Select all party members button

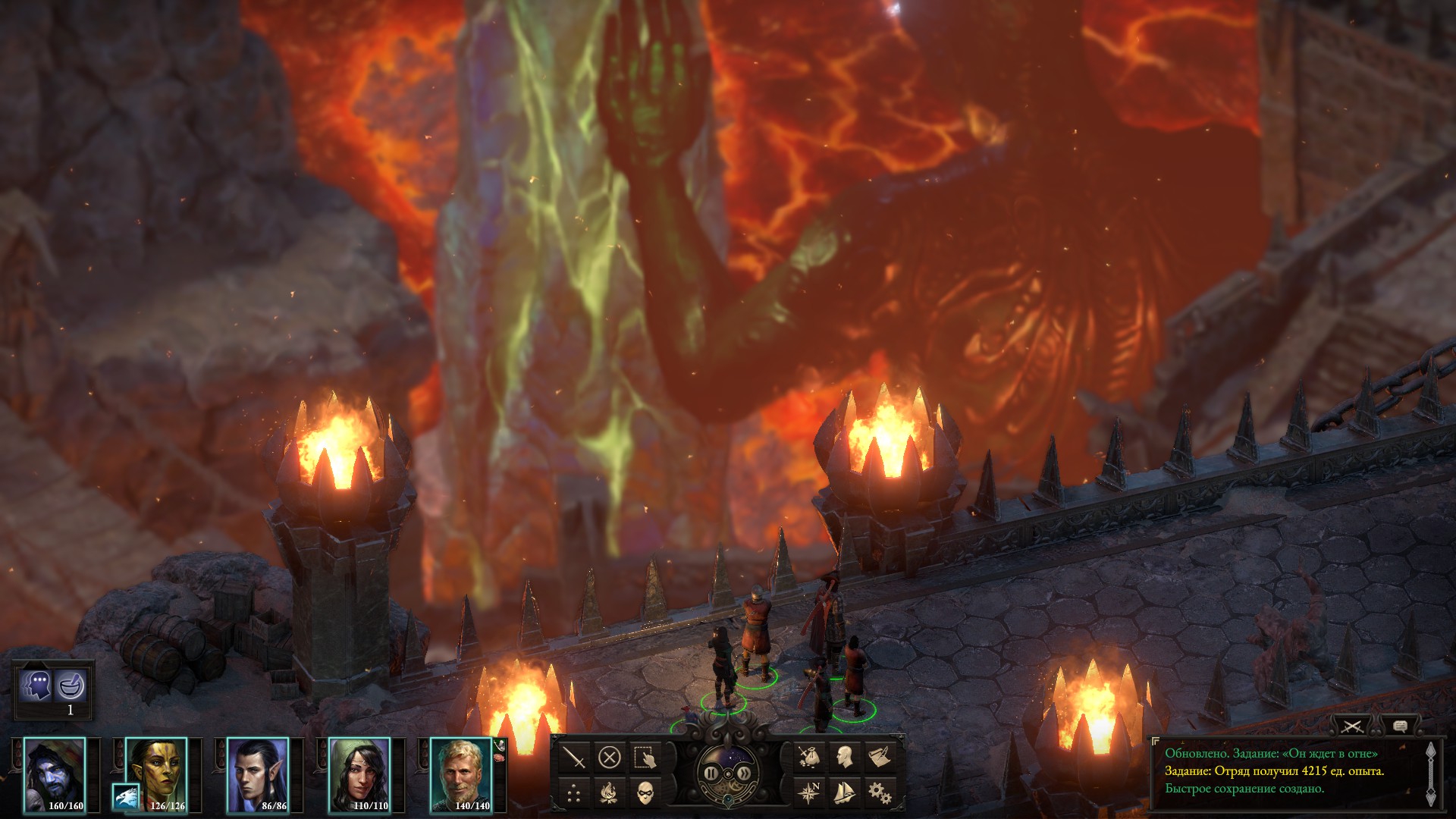point(645,757)
